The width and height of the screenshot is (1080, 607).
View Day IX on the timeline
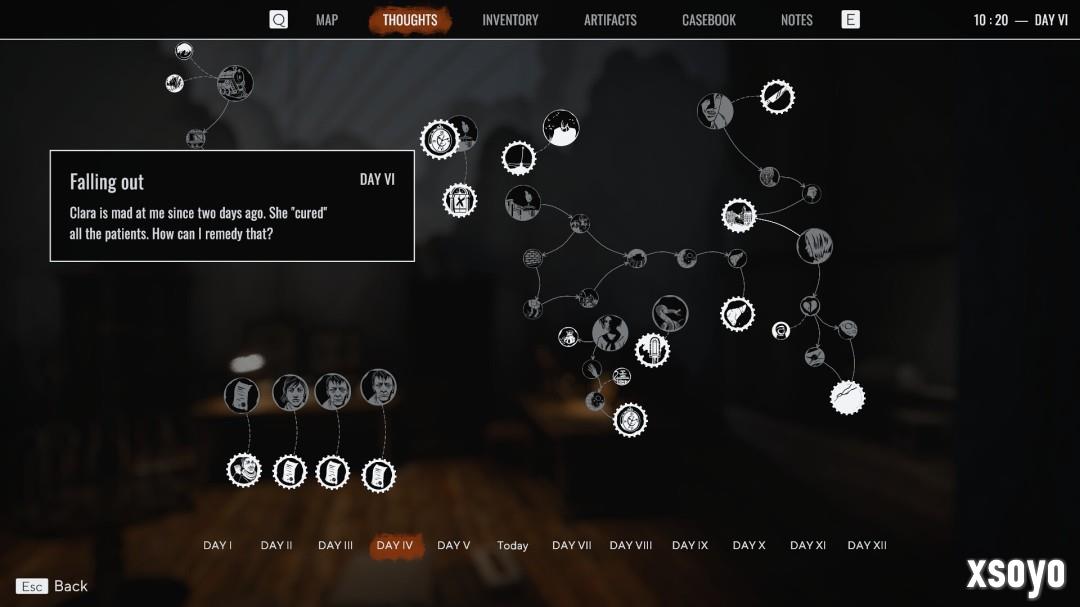[690, 546]
